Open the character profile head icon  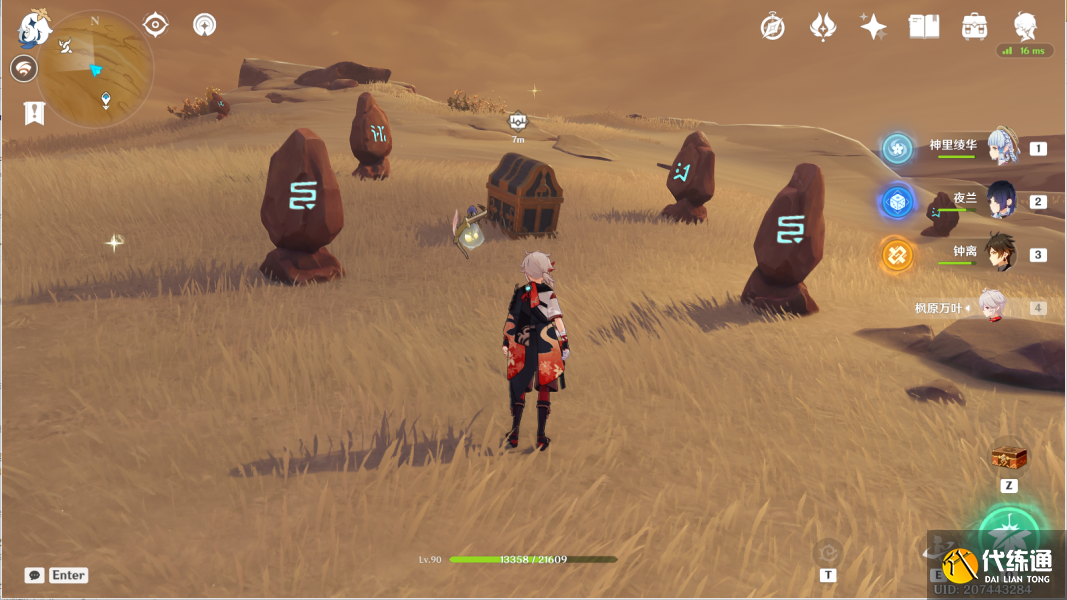pos(1025,26)
